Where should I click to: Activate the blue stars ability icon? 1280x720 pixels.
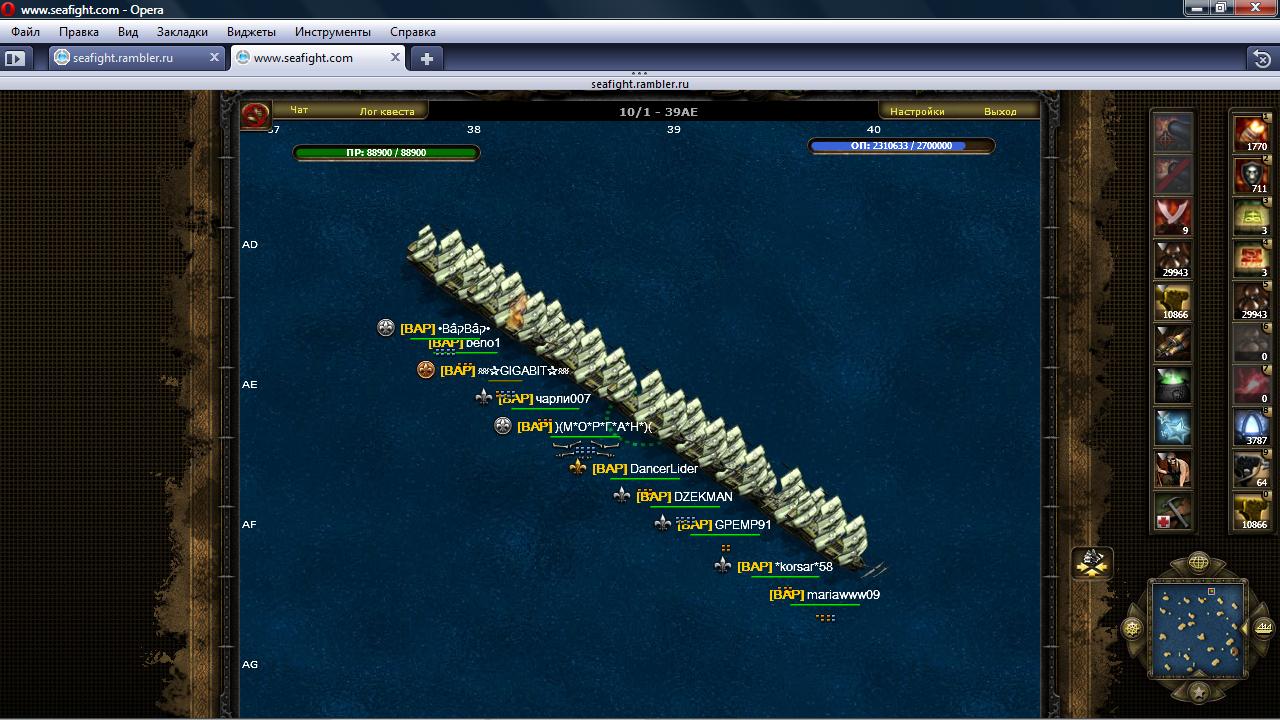[x=1173, y=427]
